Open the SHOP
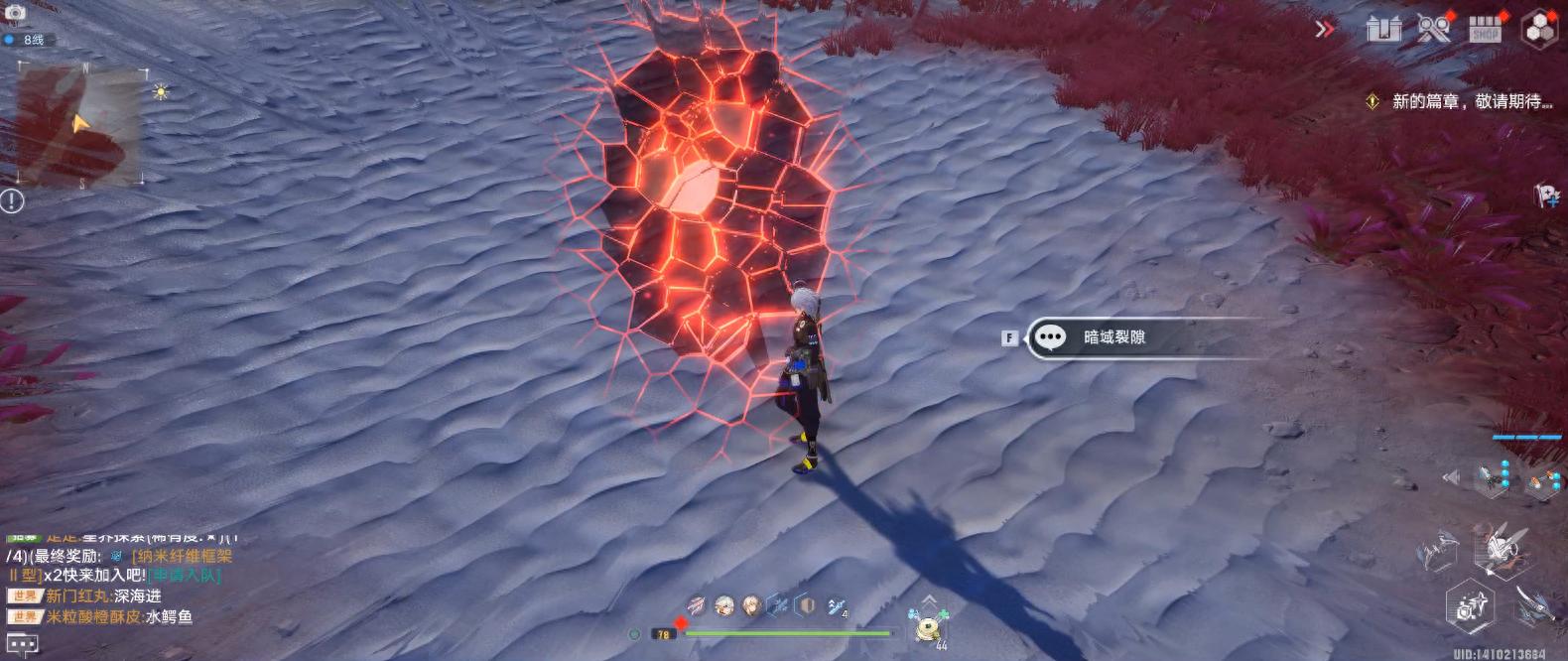This screenshot has width=1568, height=661. (1485, 29)
